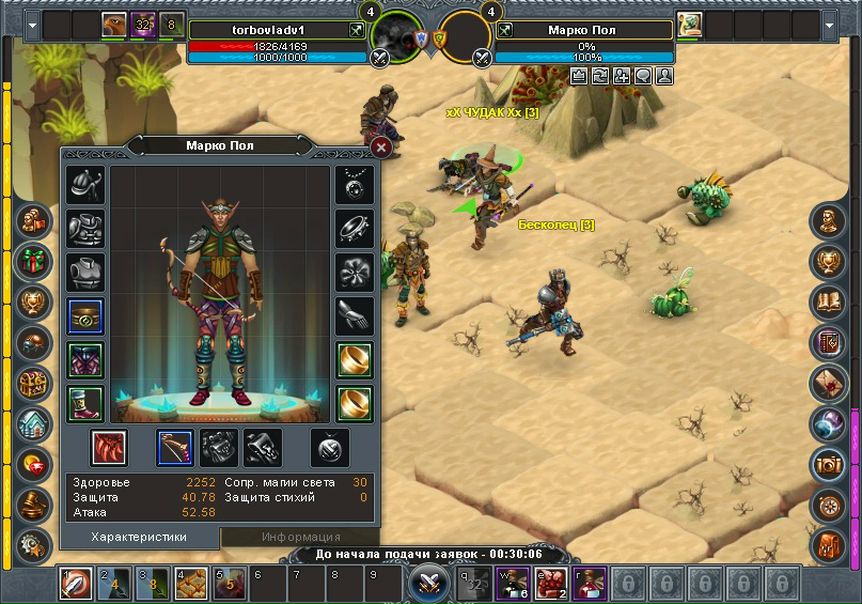Open the gift box menu icon

click(x=34, y=260)
